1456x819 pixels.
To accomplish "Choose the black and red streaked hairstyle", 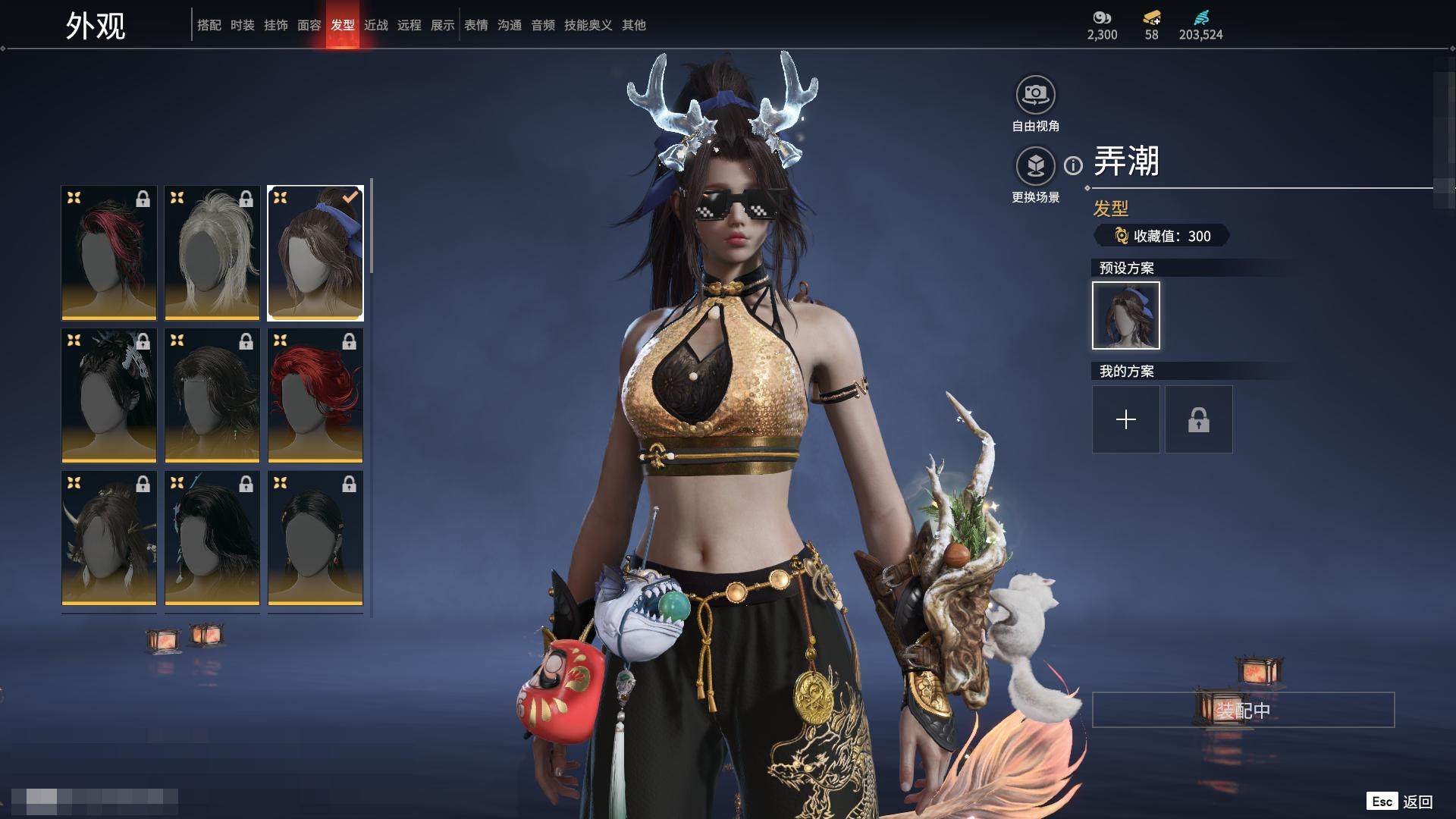I will pos(109,253).
